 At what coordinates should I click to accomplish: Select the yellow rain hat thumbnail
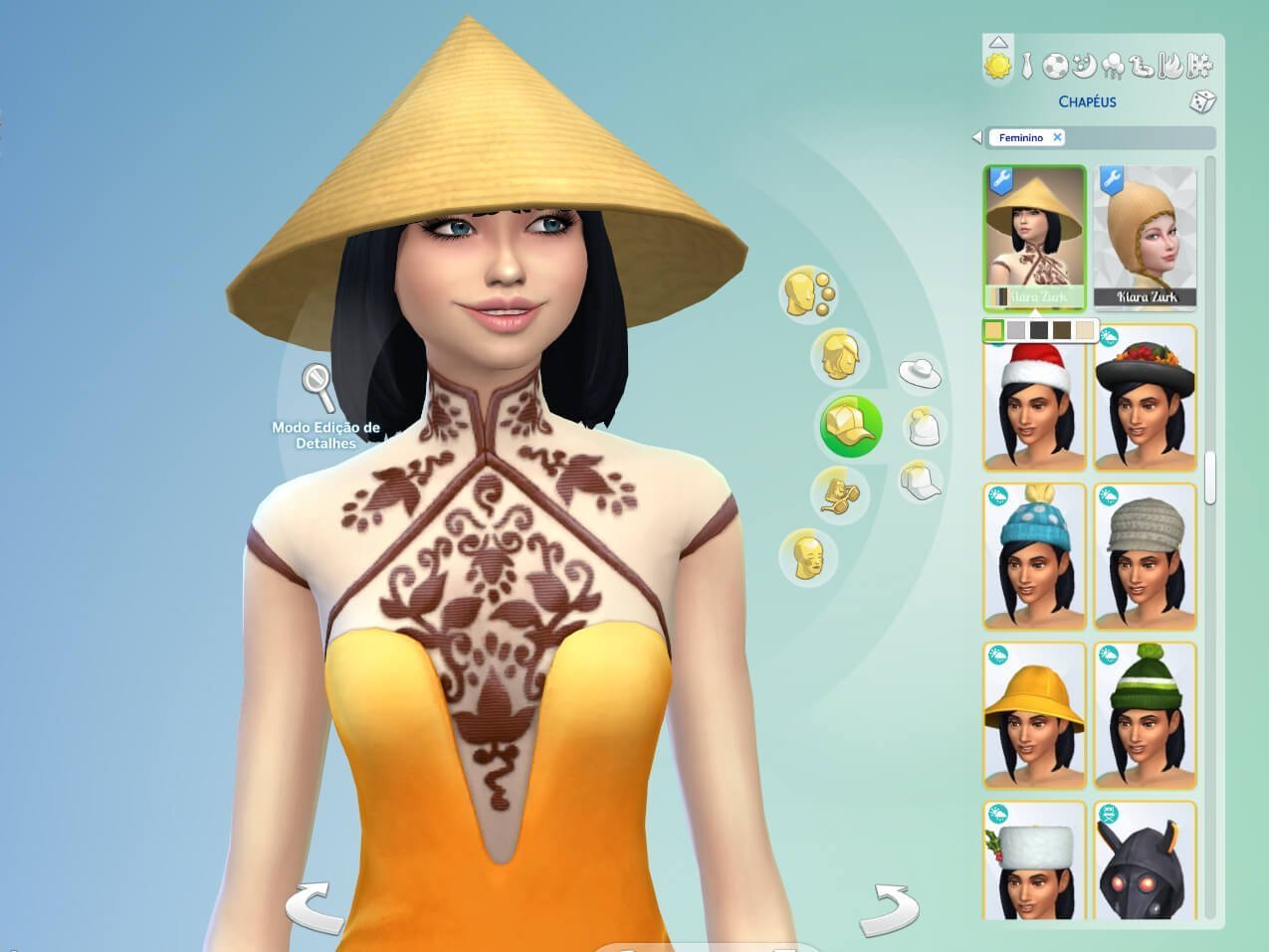(x=1035, y=716)
